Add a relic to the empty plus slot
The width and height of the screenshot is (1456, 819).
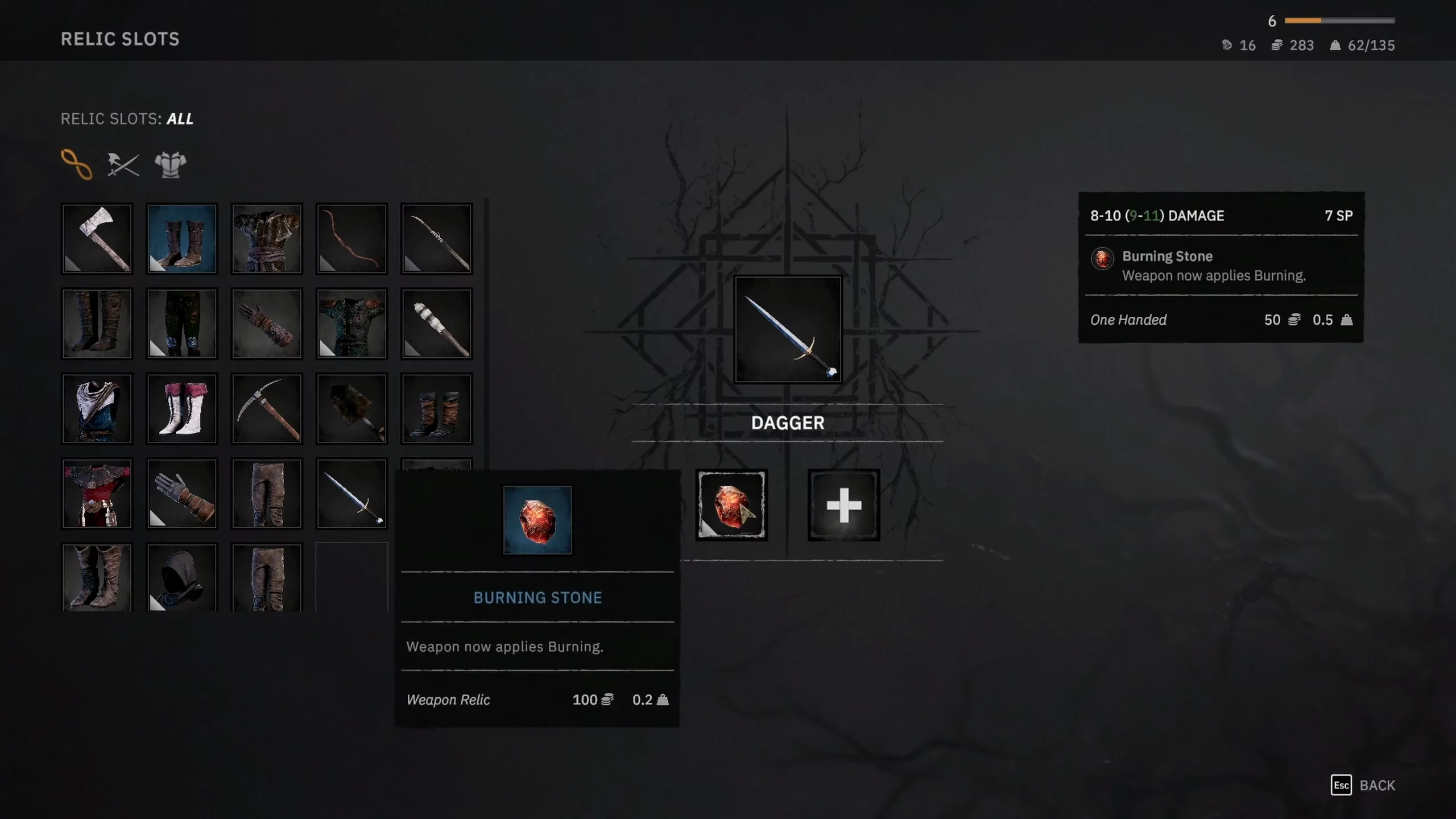843,505
